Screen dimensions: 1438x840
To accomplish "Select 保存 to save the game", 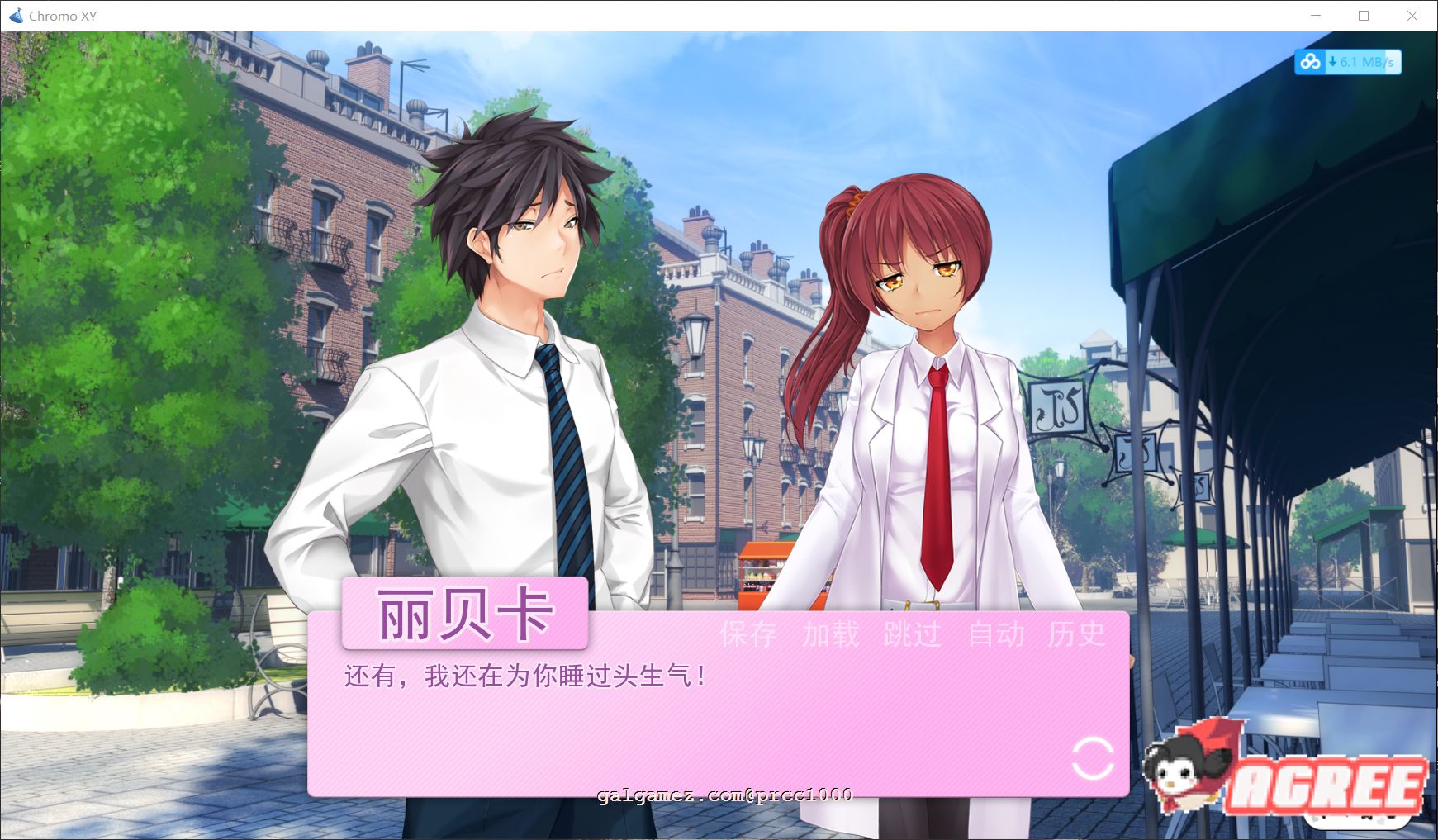I will 748,637.
